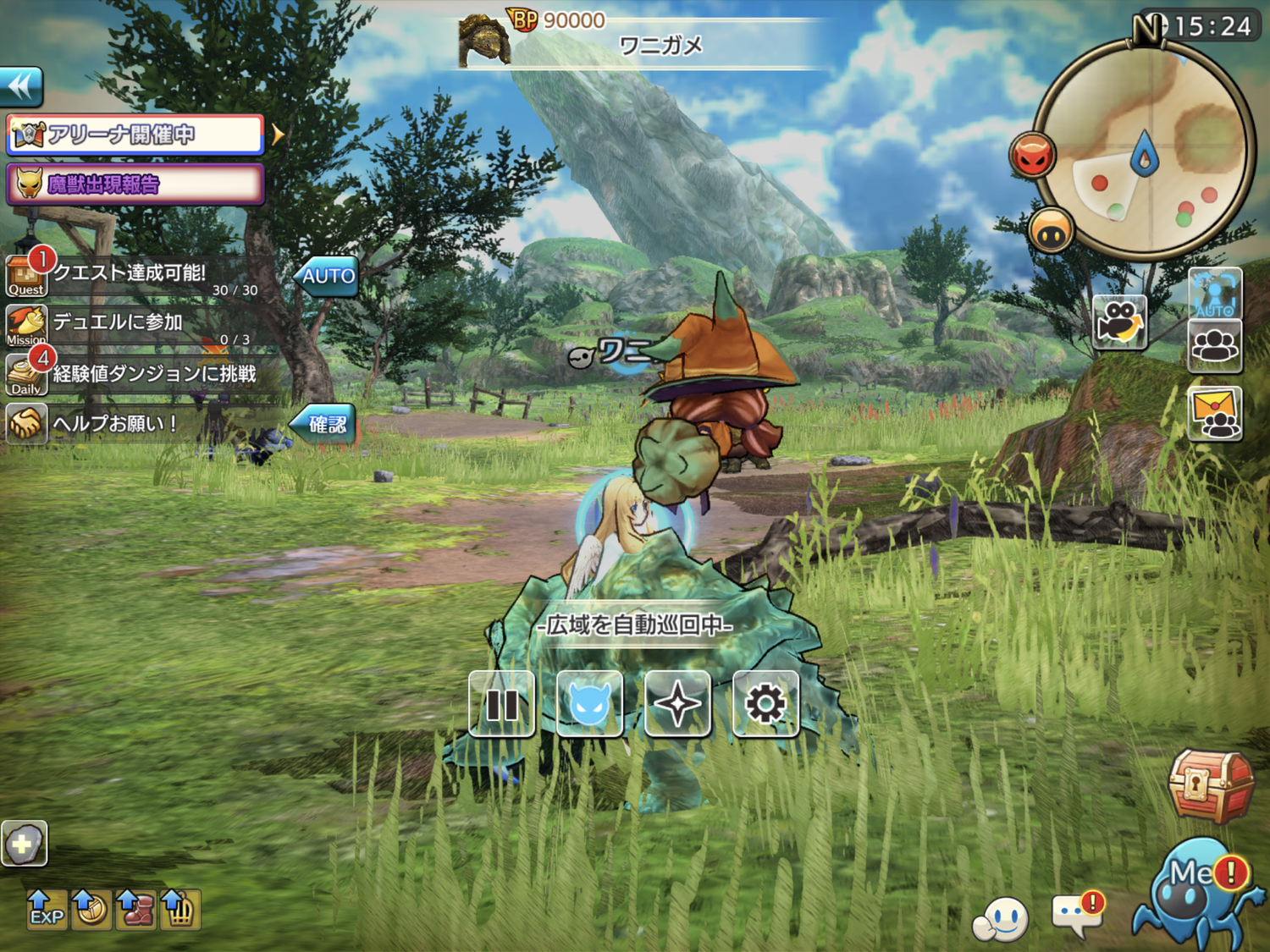Pause the auto patrol
Image resolution: width=1270 pixels, height=952 pixels.
coord(502,704)
